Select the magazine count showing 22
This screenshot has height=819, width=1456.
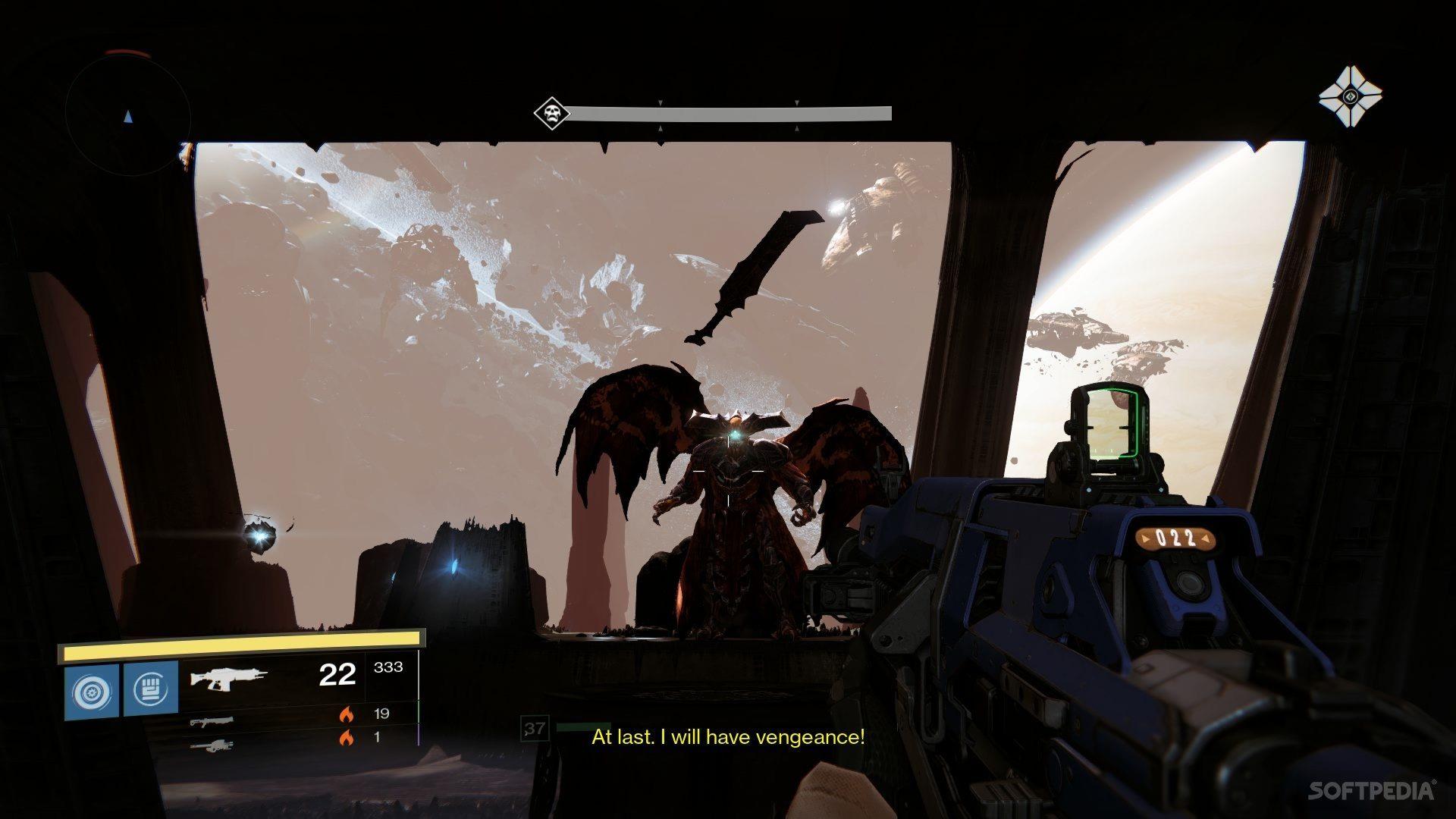click(x=338, y=673)
